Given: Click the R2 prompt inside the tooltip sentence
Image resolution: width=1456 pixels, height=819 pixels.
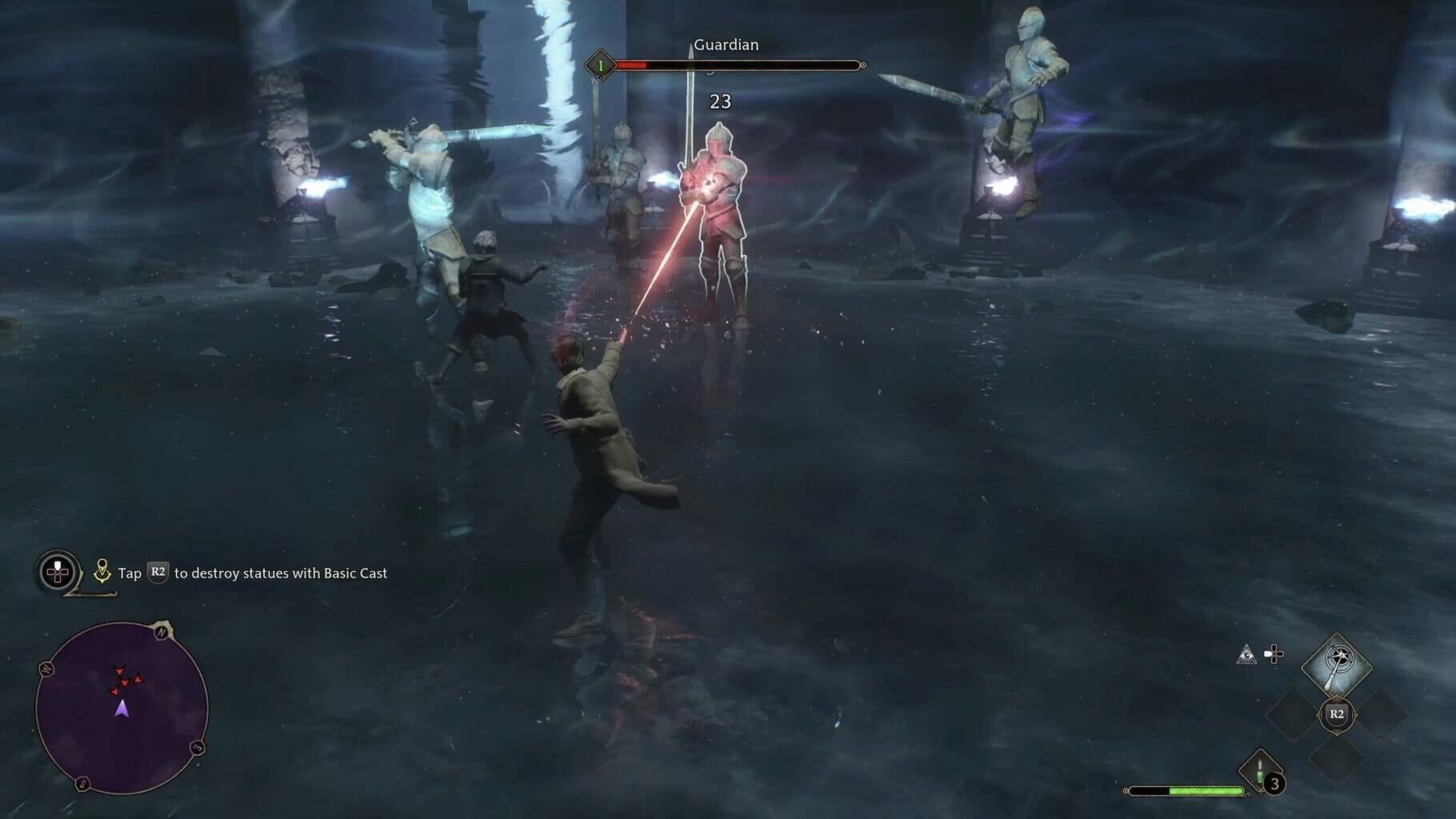Looking at the screenshot, I should 158,572.
